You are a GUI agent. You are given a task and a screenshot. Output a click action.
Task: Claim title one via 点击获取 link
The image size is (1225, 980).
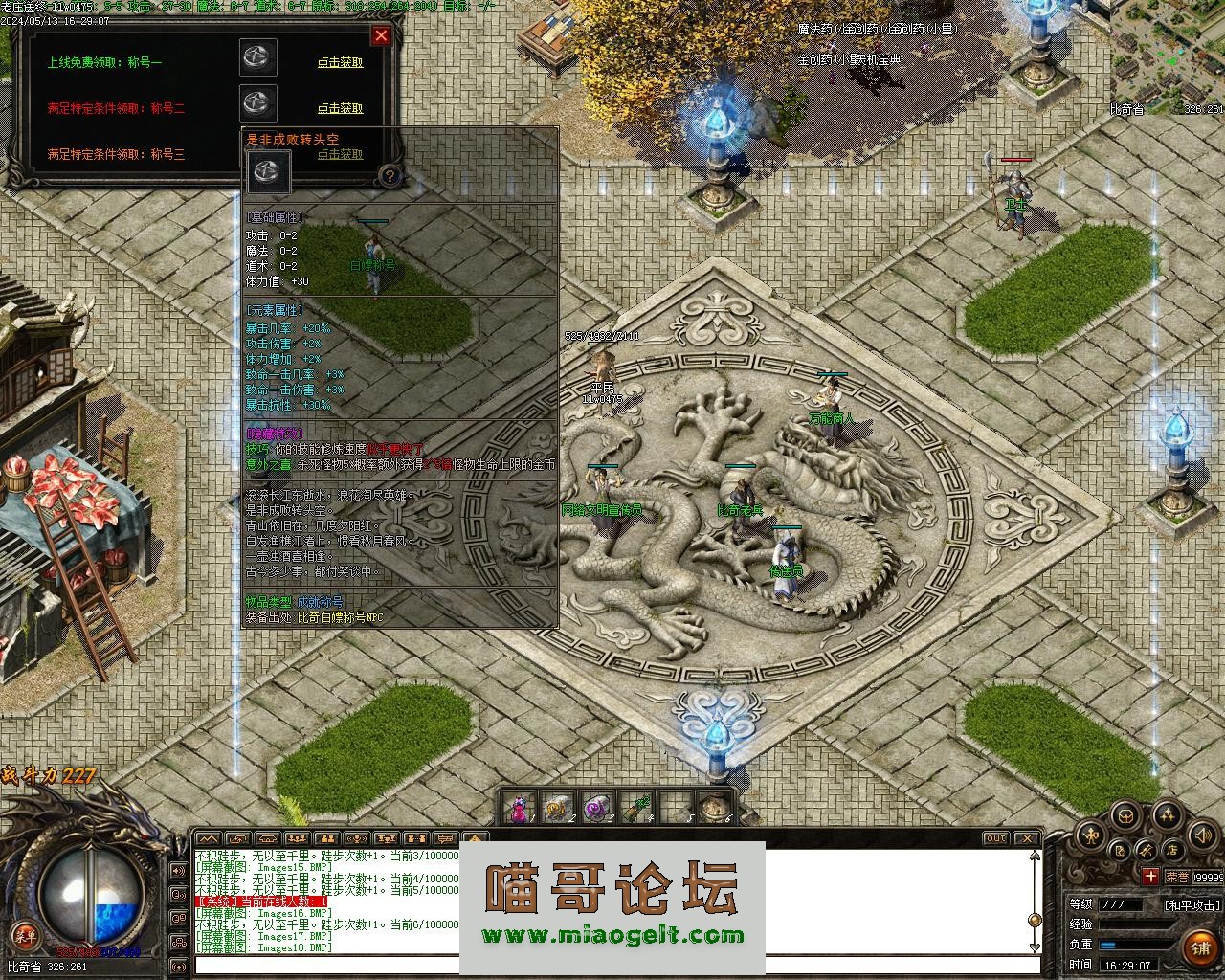tap(340, 63)
